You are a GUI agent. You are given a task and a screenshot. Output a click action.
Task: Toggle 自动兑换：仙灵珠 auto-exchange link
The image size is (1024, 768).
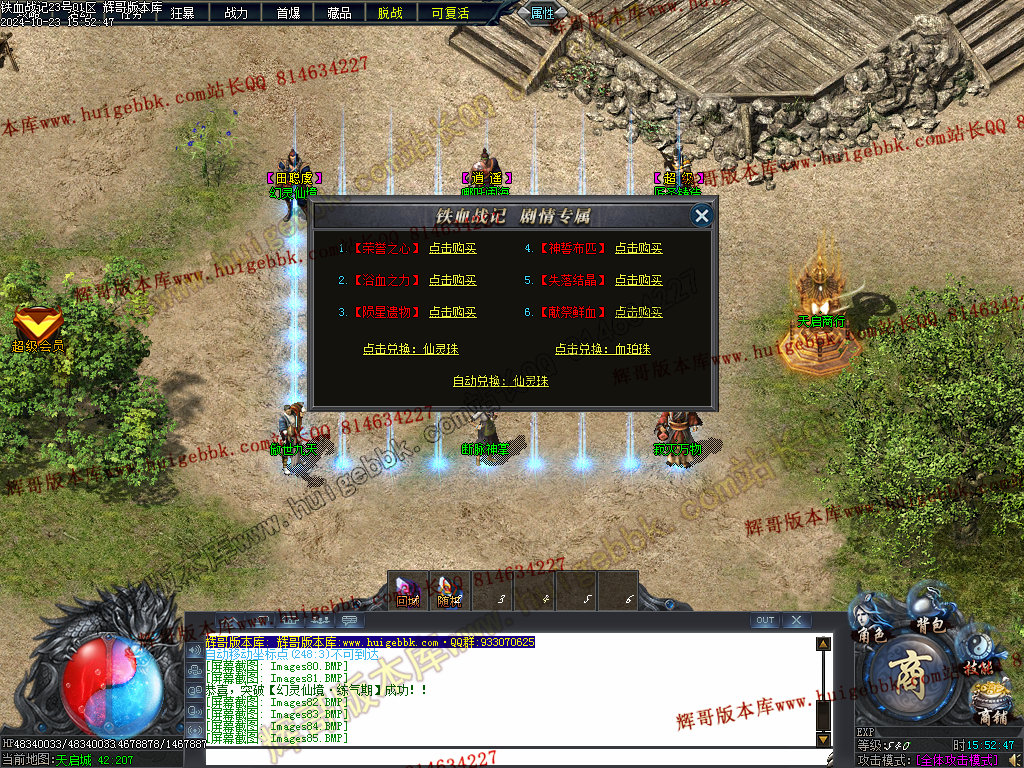500,381
